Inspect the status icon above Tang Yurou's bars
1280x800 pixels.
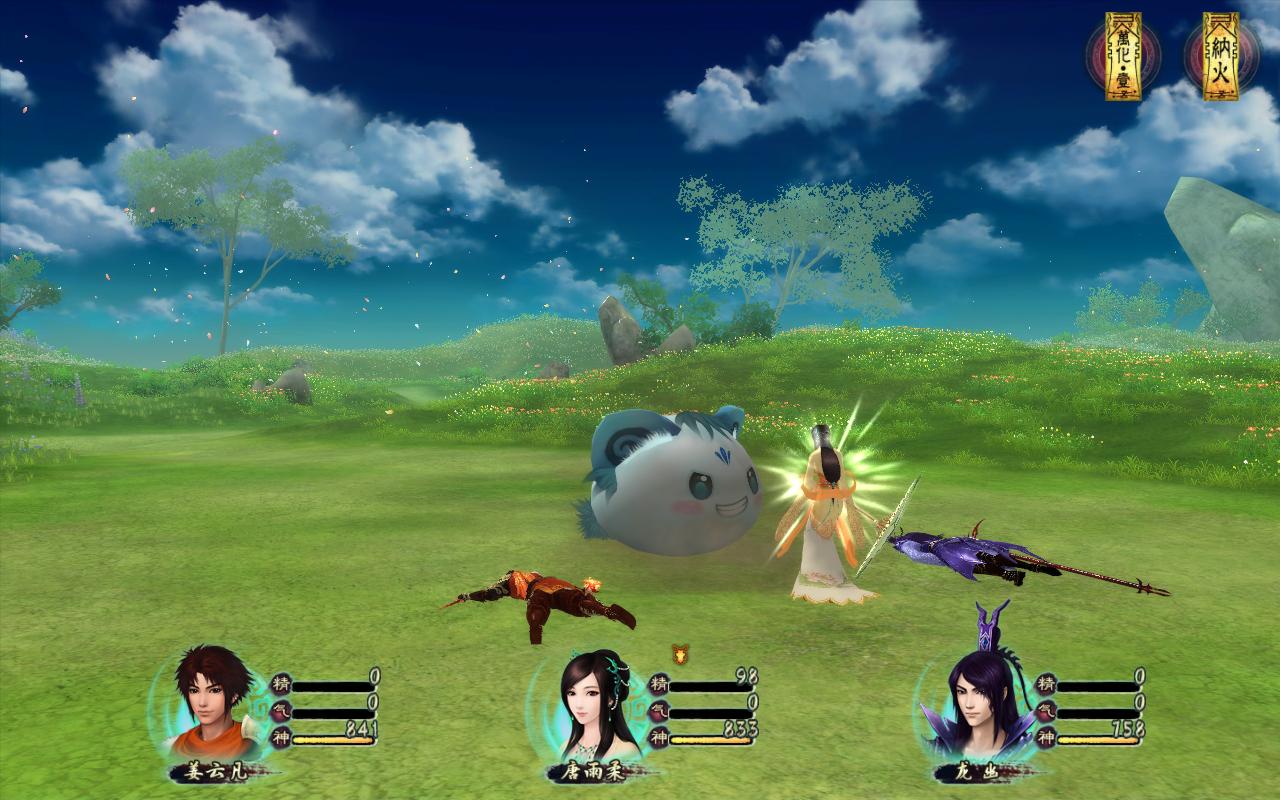[x=681, y=653]
